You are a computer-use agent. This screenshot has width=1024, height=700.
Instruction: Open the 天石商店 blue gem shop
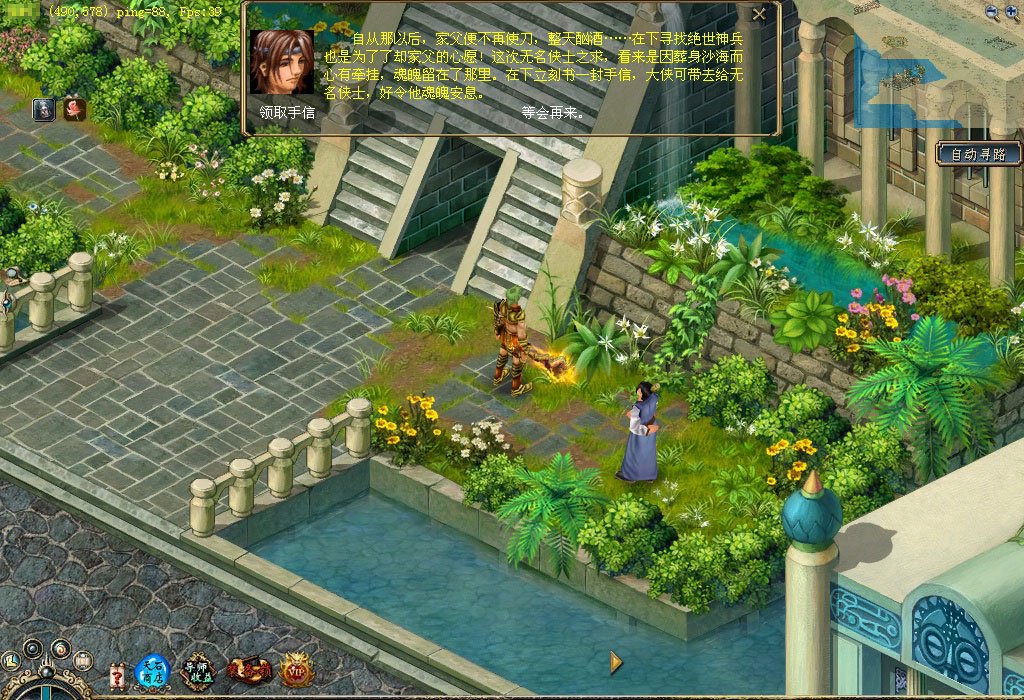click(153, 671)
